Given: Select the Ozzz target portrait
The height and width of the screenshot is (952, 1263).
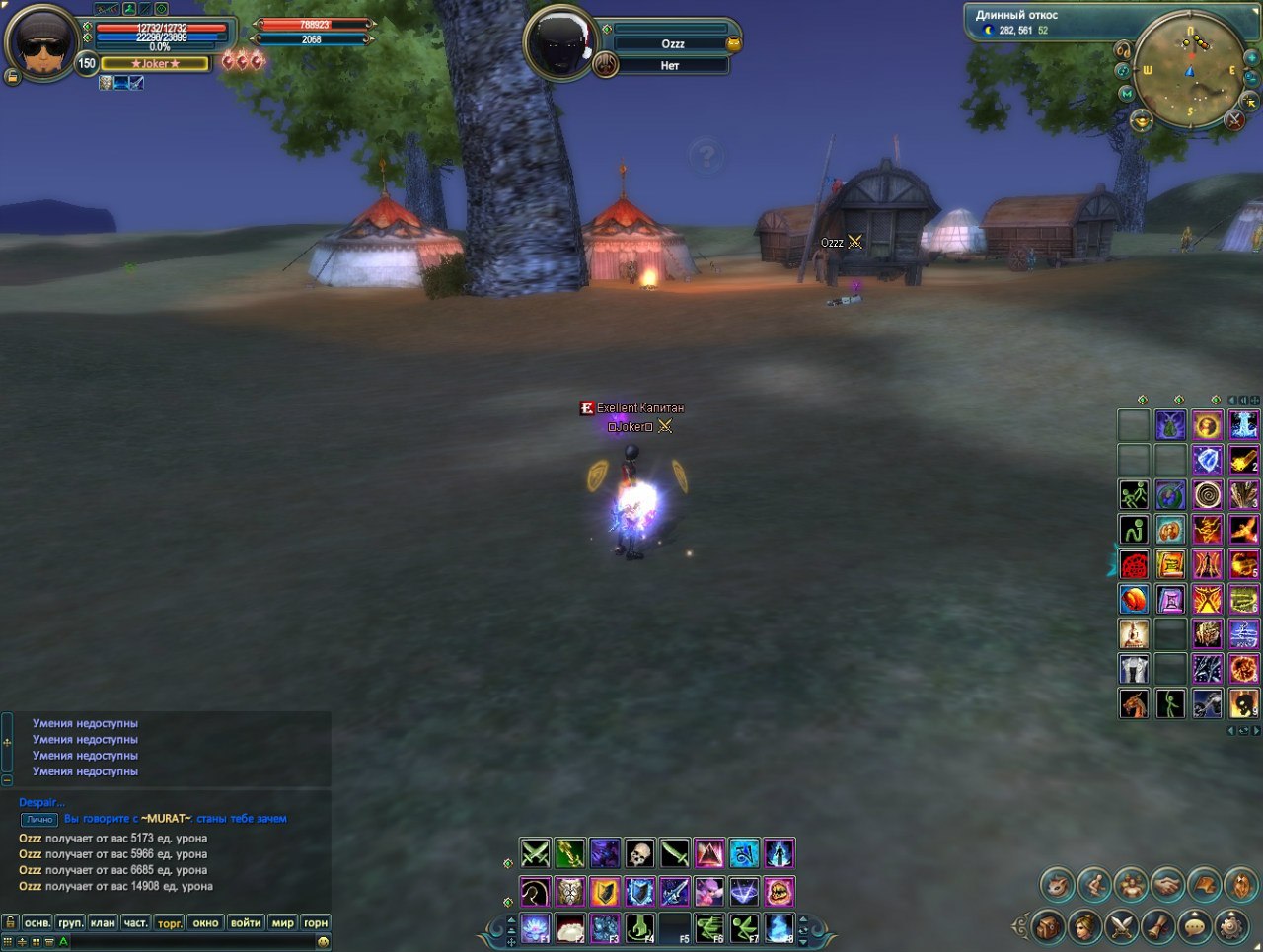Looking at the screenshot, I should coord(558,43).
